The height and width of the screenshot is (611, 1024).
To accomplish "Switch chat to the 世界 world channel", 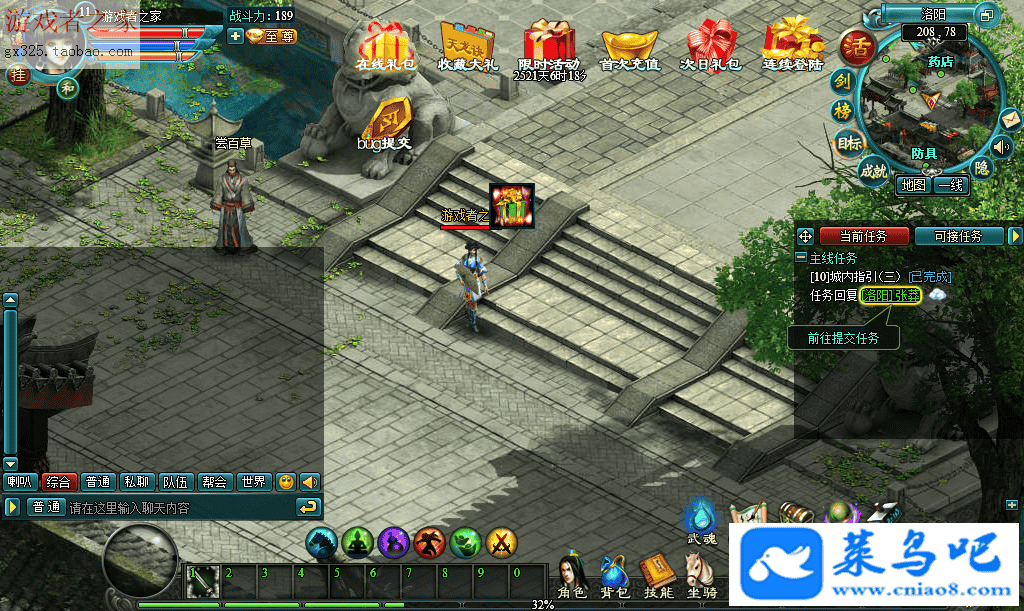I will coord(253,482).
